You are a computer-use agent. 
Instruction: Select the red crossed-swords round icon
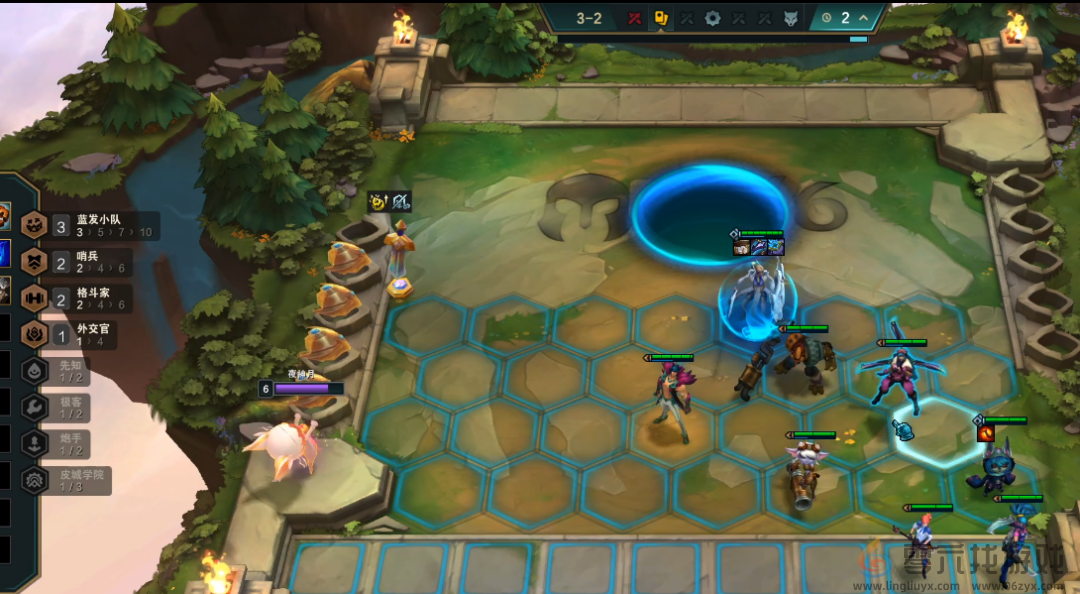click(634, 18)
